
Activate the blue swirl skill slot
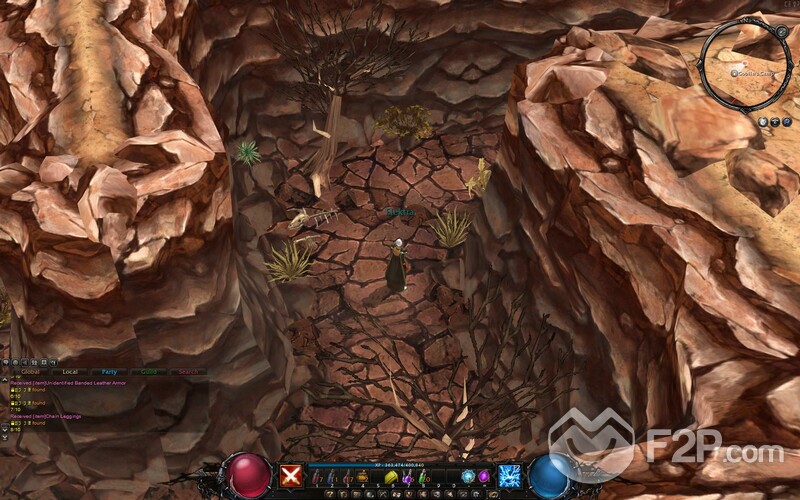(468, 477)
